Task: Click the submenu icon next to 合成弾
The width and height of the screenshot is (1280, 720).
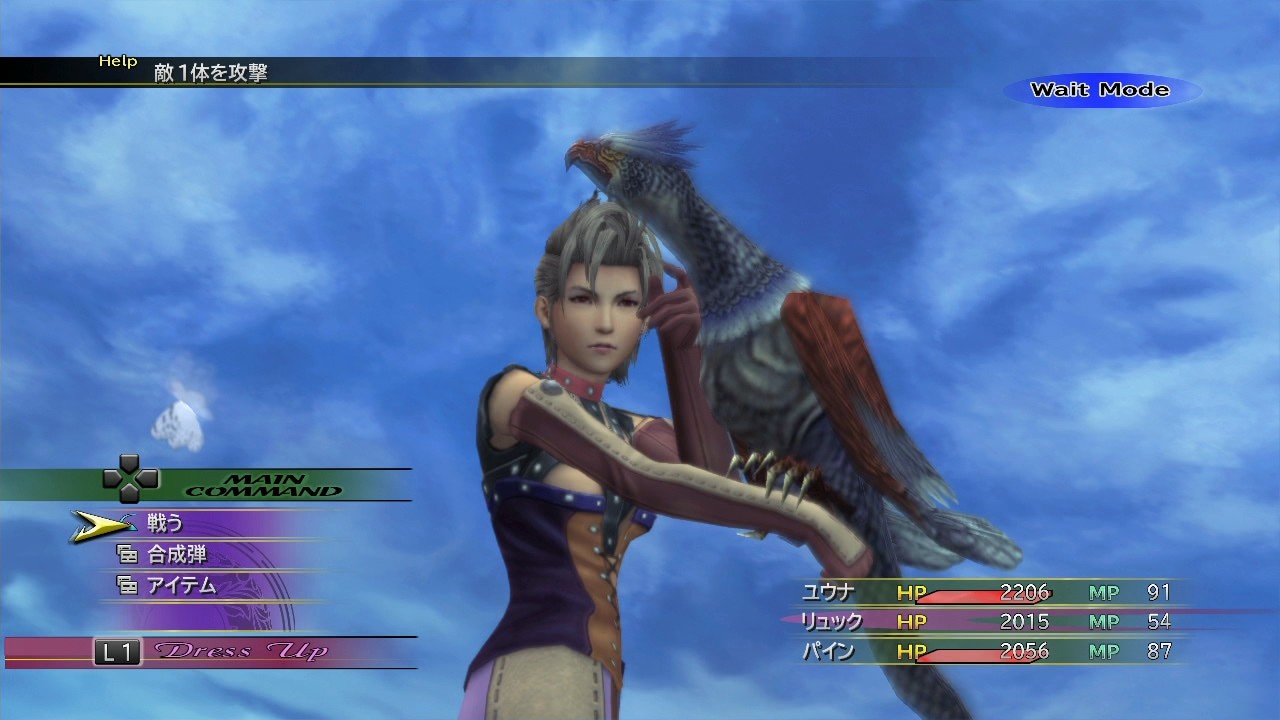Action: coord(128,553)
